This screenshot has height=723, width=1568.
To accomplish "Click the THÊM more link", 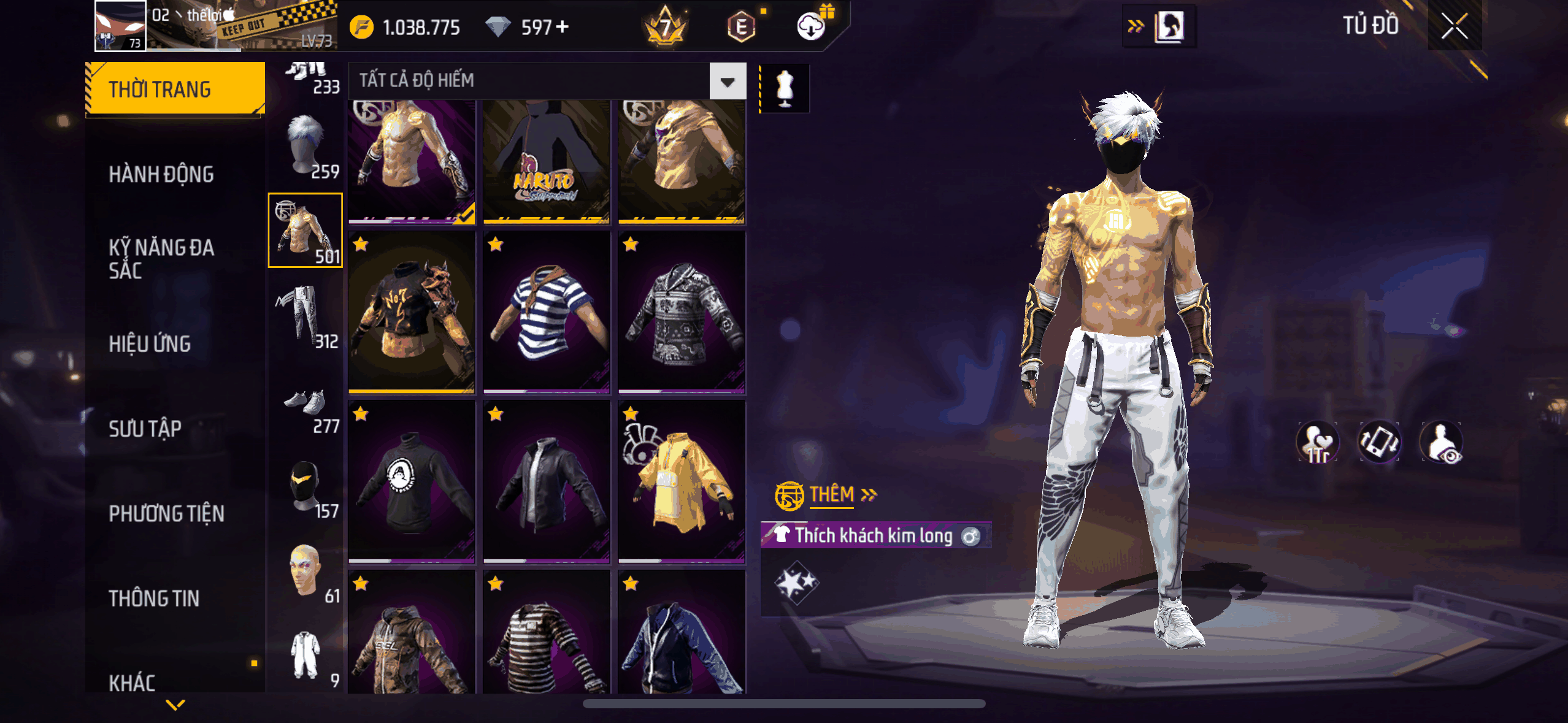I will (x=831, y=494).
